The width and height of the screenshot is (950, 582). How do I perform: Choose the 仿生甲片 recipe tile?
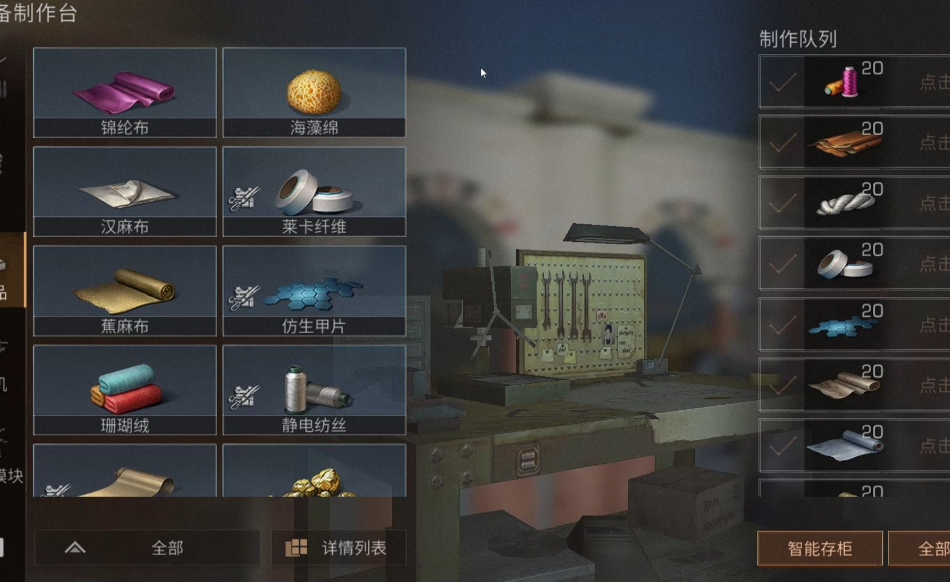[x=314, y=290]
